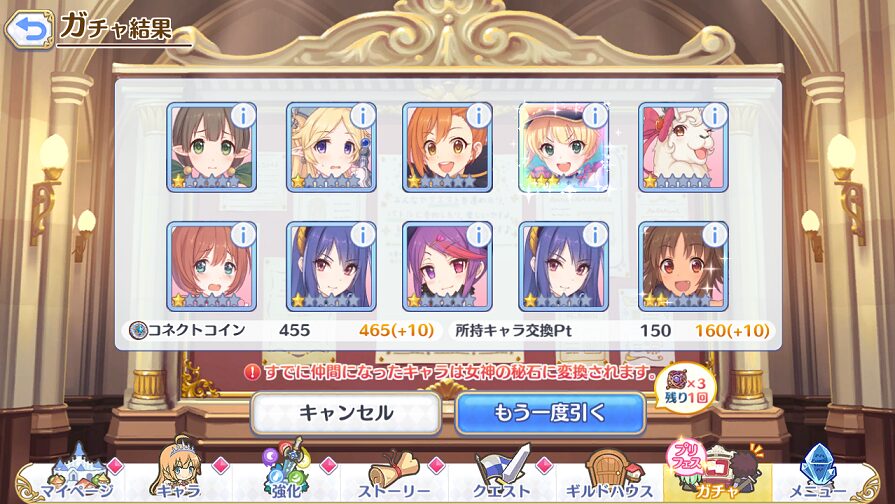
Task: Open マイページ home tab
Action: [72, 474]
